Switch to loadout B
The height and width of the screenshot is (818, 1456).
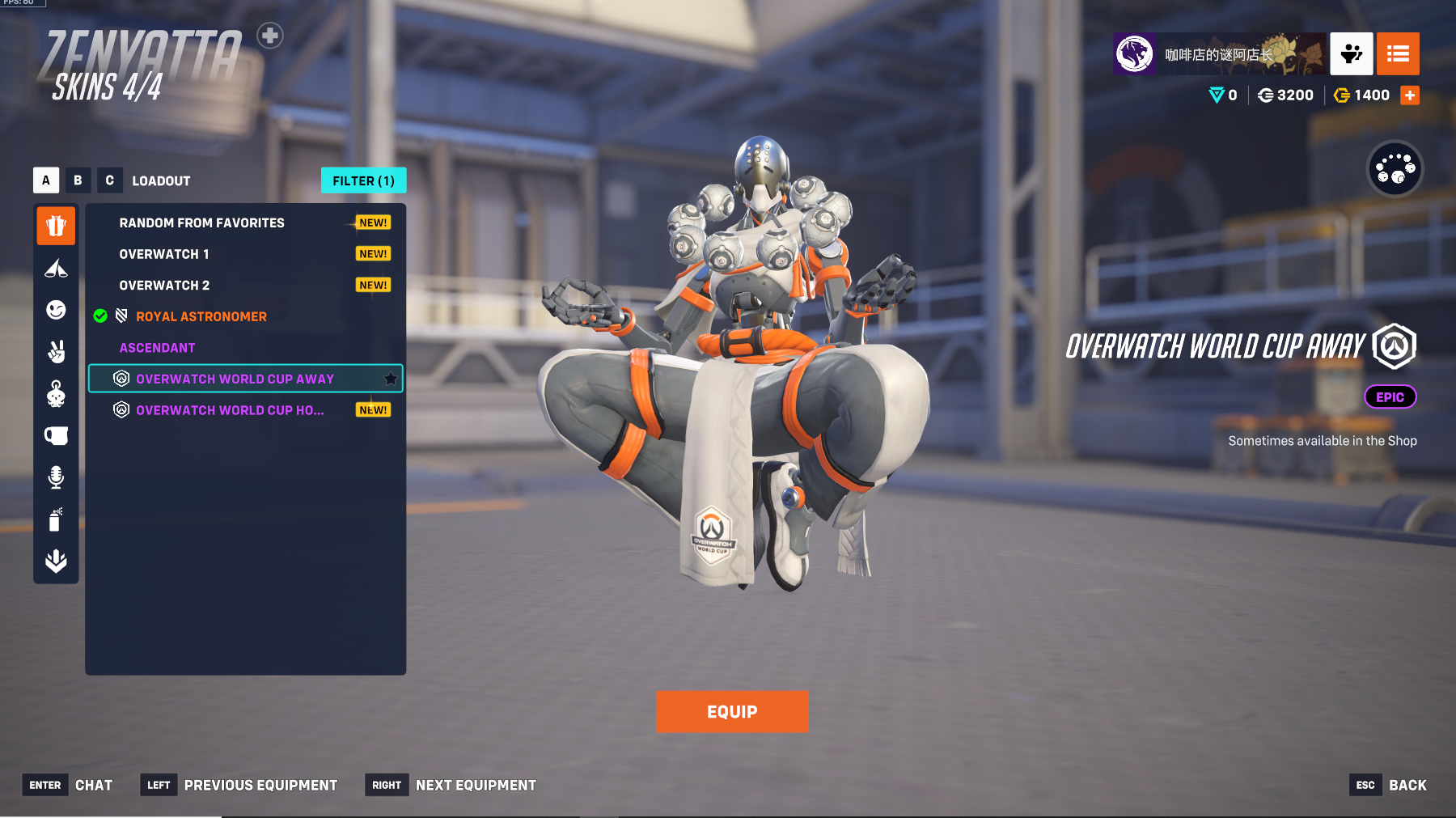[78, 180]
